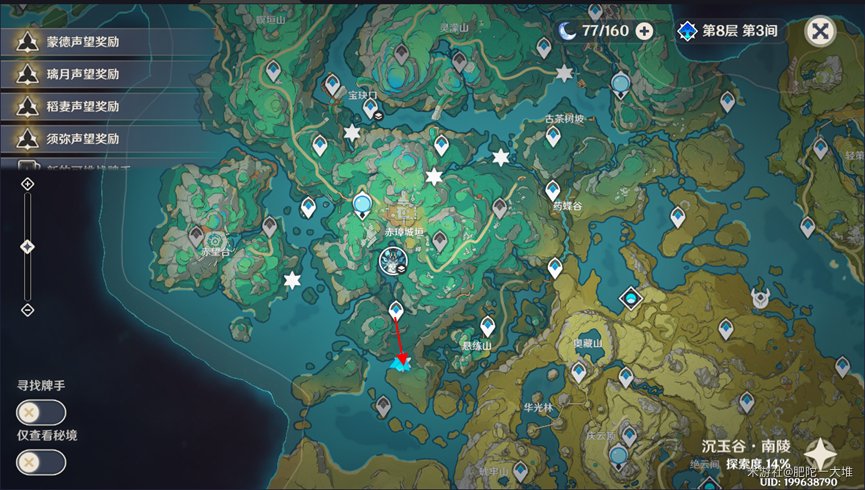Click the teleport waypoint at 宝玦口
This screenshot has width=865, height=490.
coord(370,107)
